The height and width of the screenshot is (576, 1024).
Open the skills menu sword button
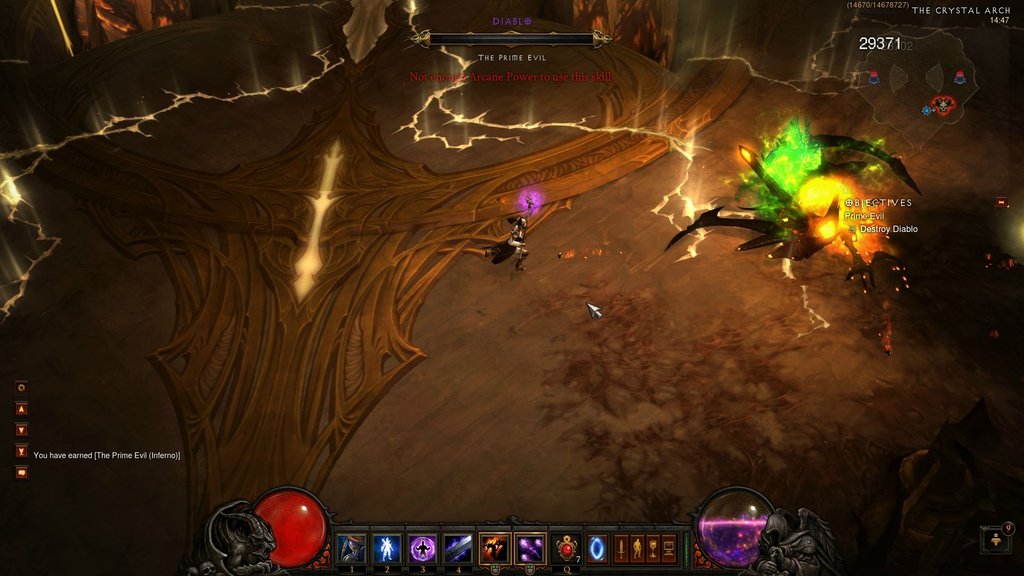[621, 548]
